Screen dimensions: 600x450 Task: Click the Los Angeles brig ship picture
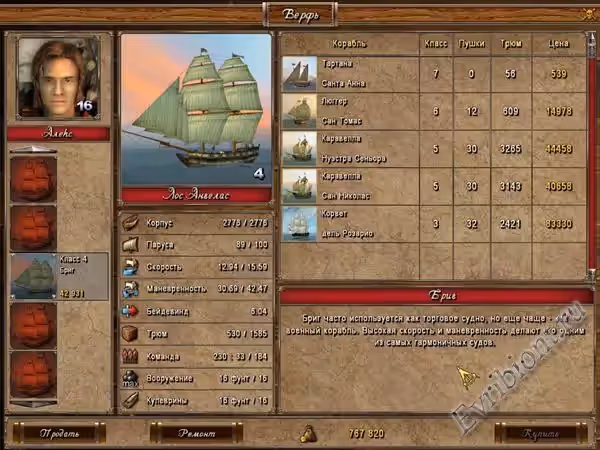(196, 108)
